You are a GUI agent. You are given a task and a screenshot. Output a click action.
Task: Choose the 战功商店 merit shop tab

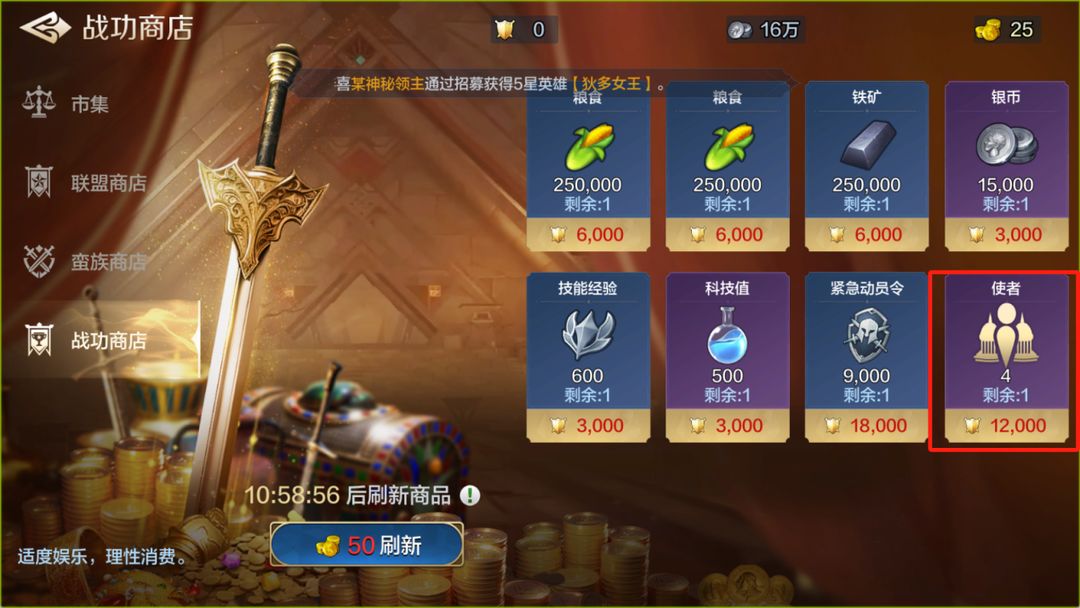(108, 341)
